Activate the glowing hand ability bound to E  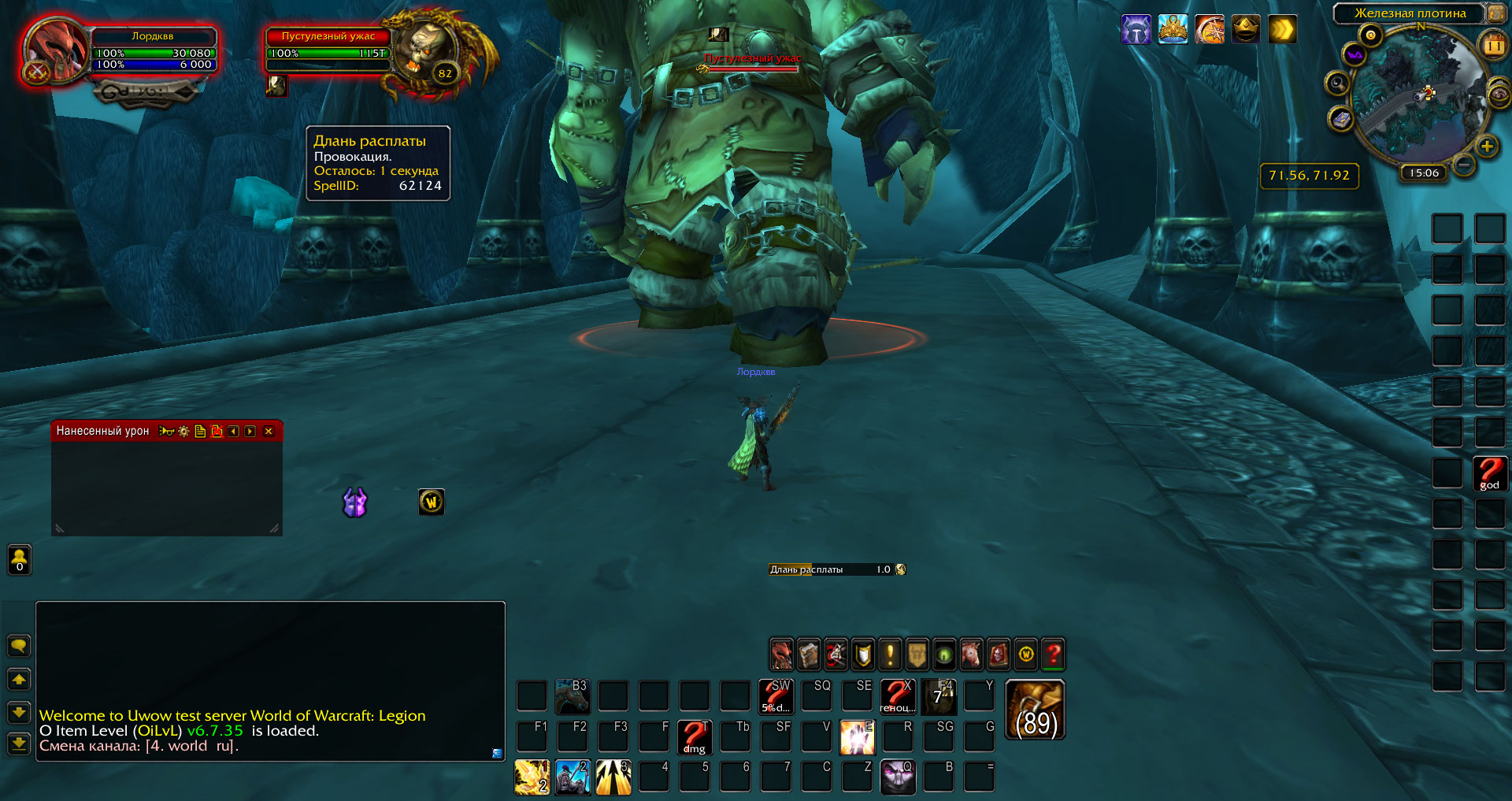[857, 737]
